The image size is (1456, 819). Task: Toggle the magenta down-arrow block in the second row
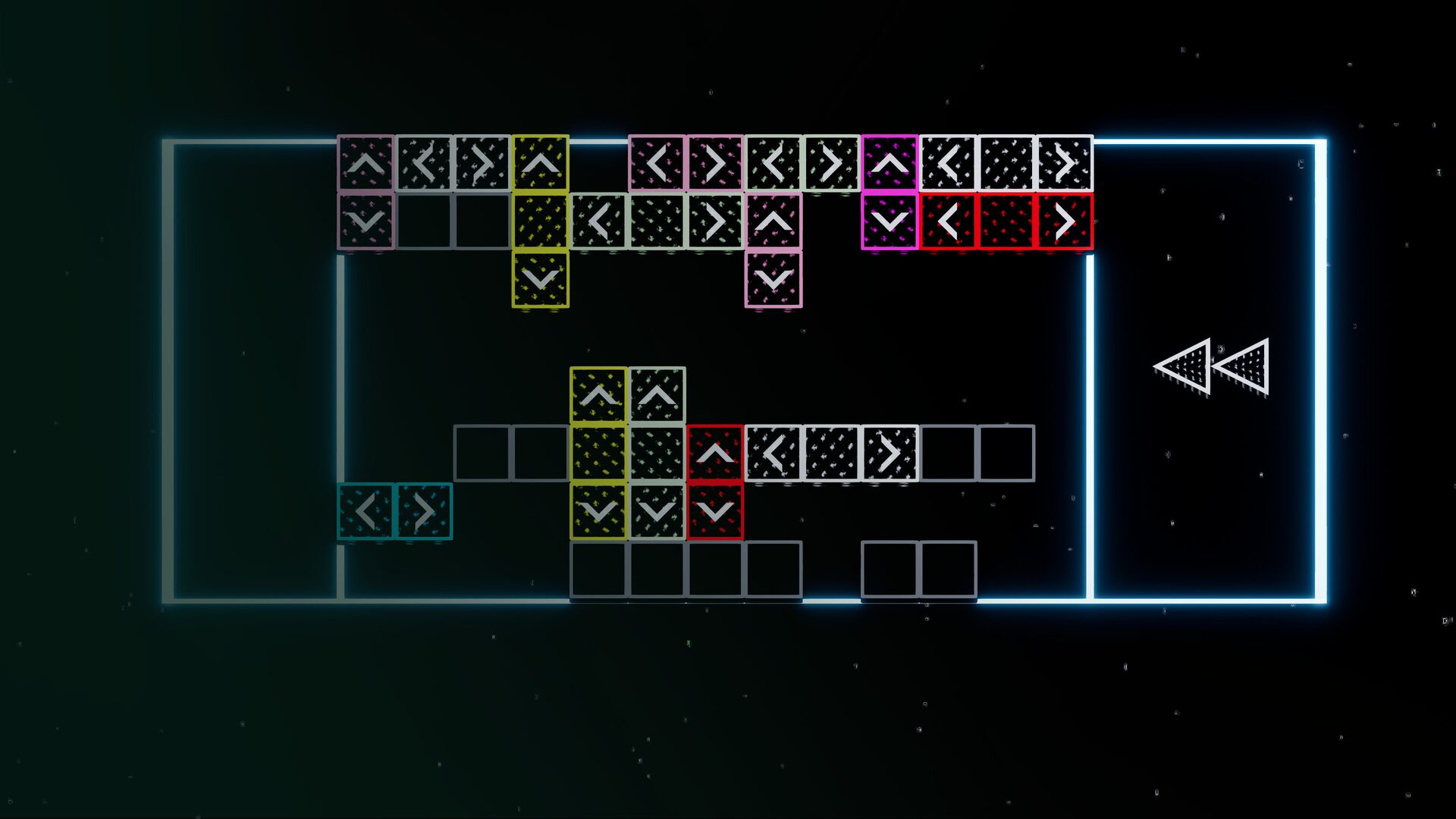click(891, 222)
